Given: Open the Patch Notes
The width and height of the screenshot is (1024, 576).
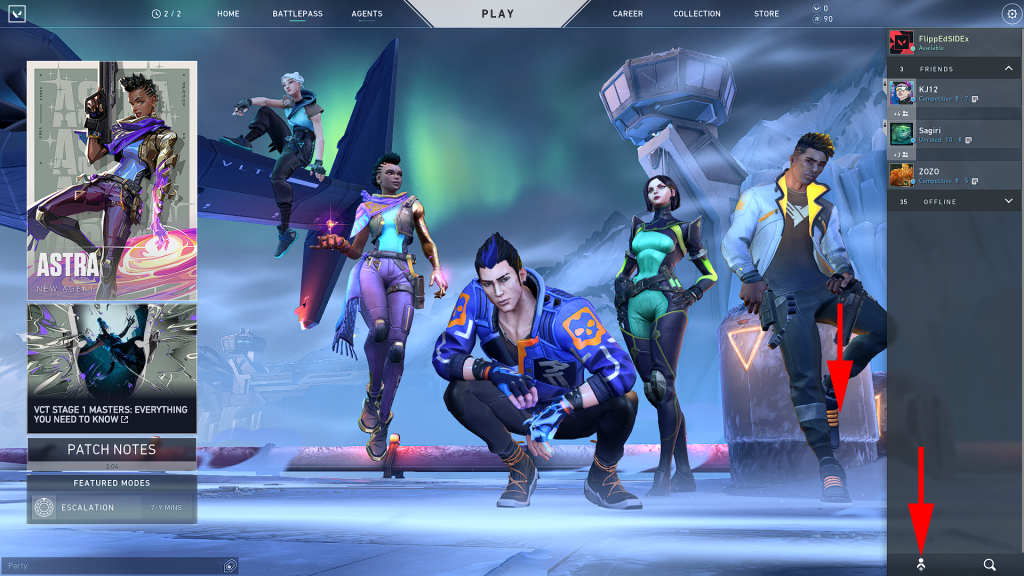Looking at the screenshot, I should click(x=112, y=450).
